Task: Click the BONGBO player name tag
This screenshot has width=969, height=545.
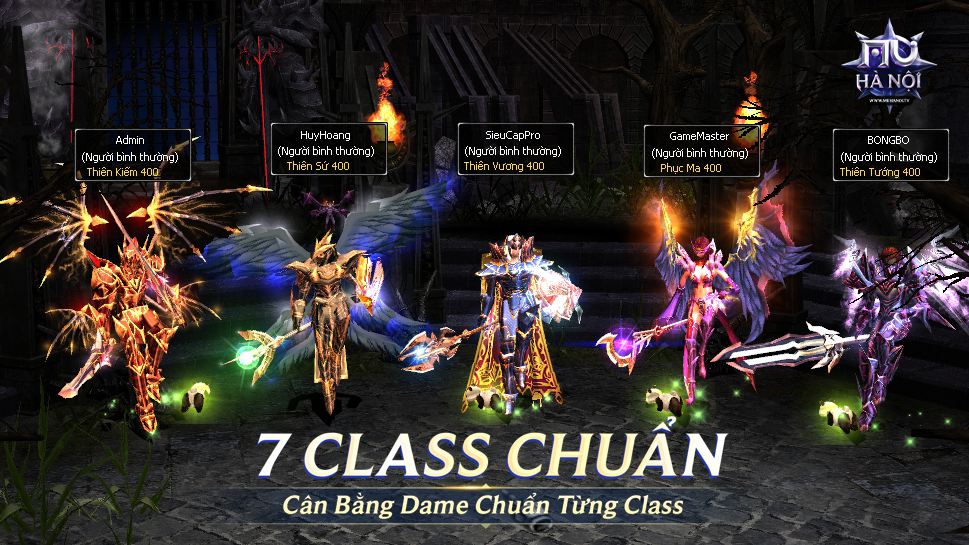Action: pyautogui.click(x=888, y=155)
